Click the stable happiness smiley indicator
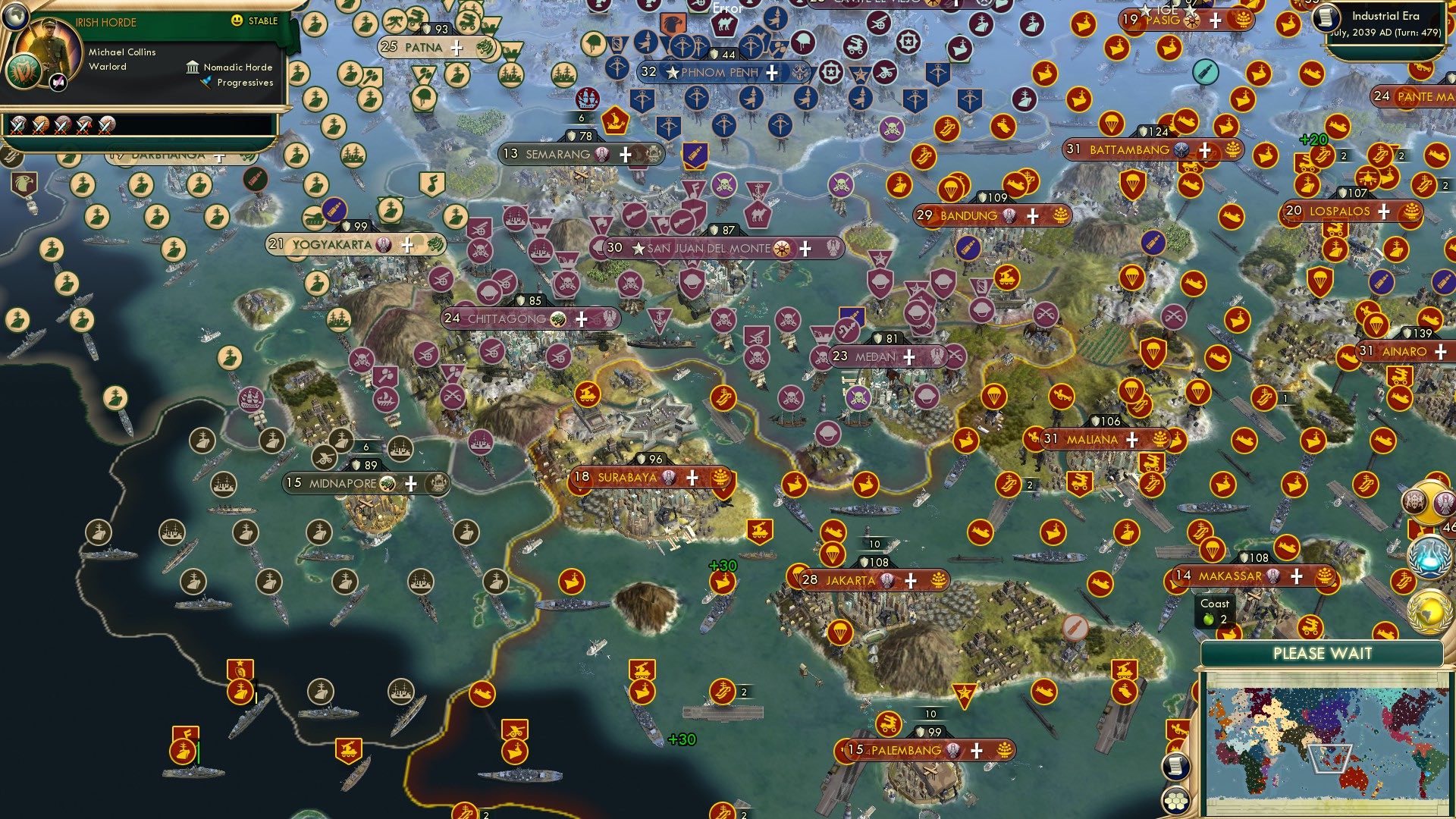 [x=237, y=21]
